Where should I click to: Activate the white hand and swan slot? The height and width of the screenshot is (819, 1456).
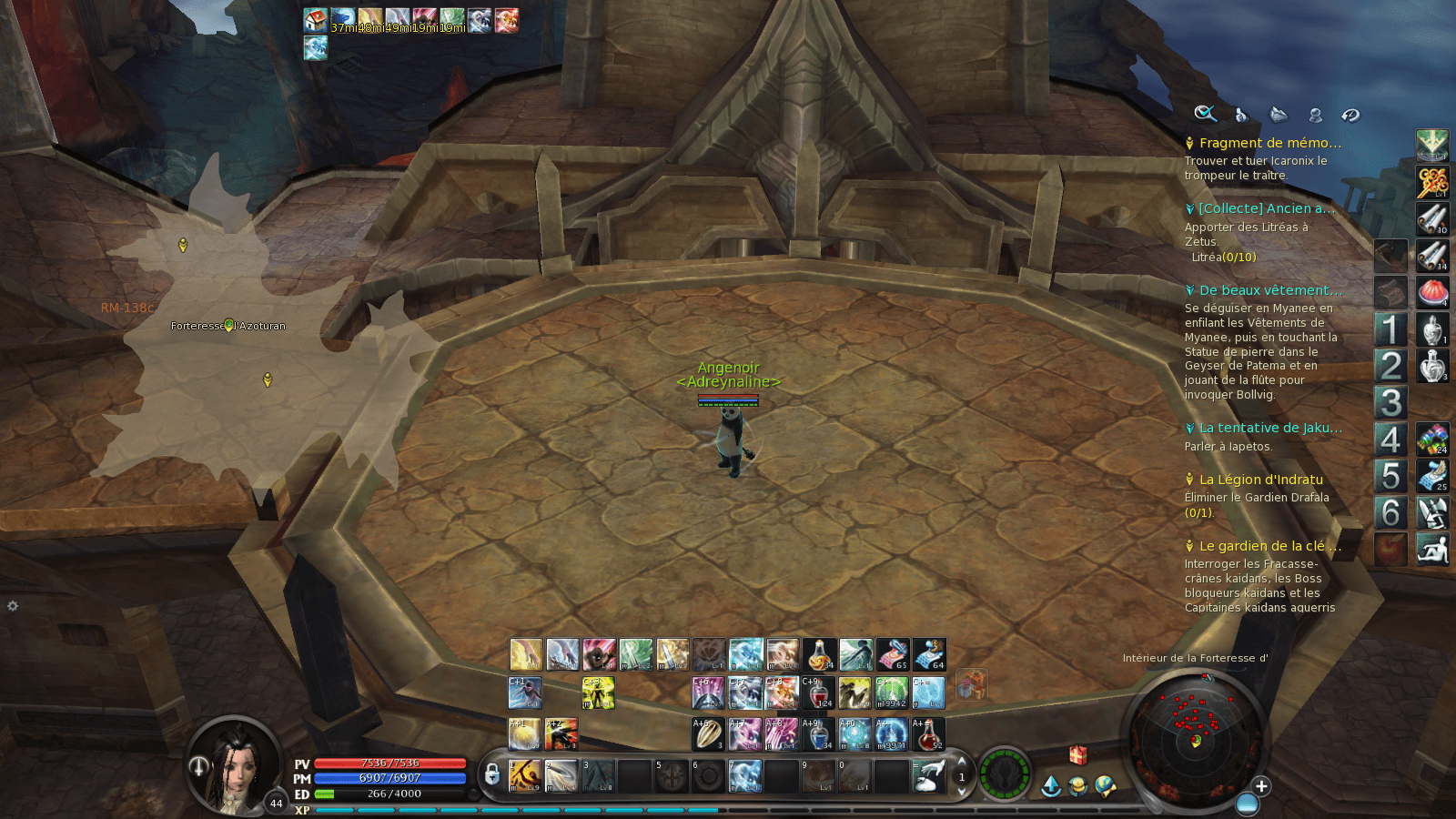pyautogui.click(x=928, y=775)
